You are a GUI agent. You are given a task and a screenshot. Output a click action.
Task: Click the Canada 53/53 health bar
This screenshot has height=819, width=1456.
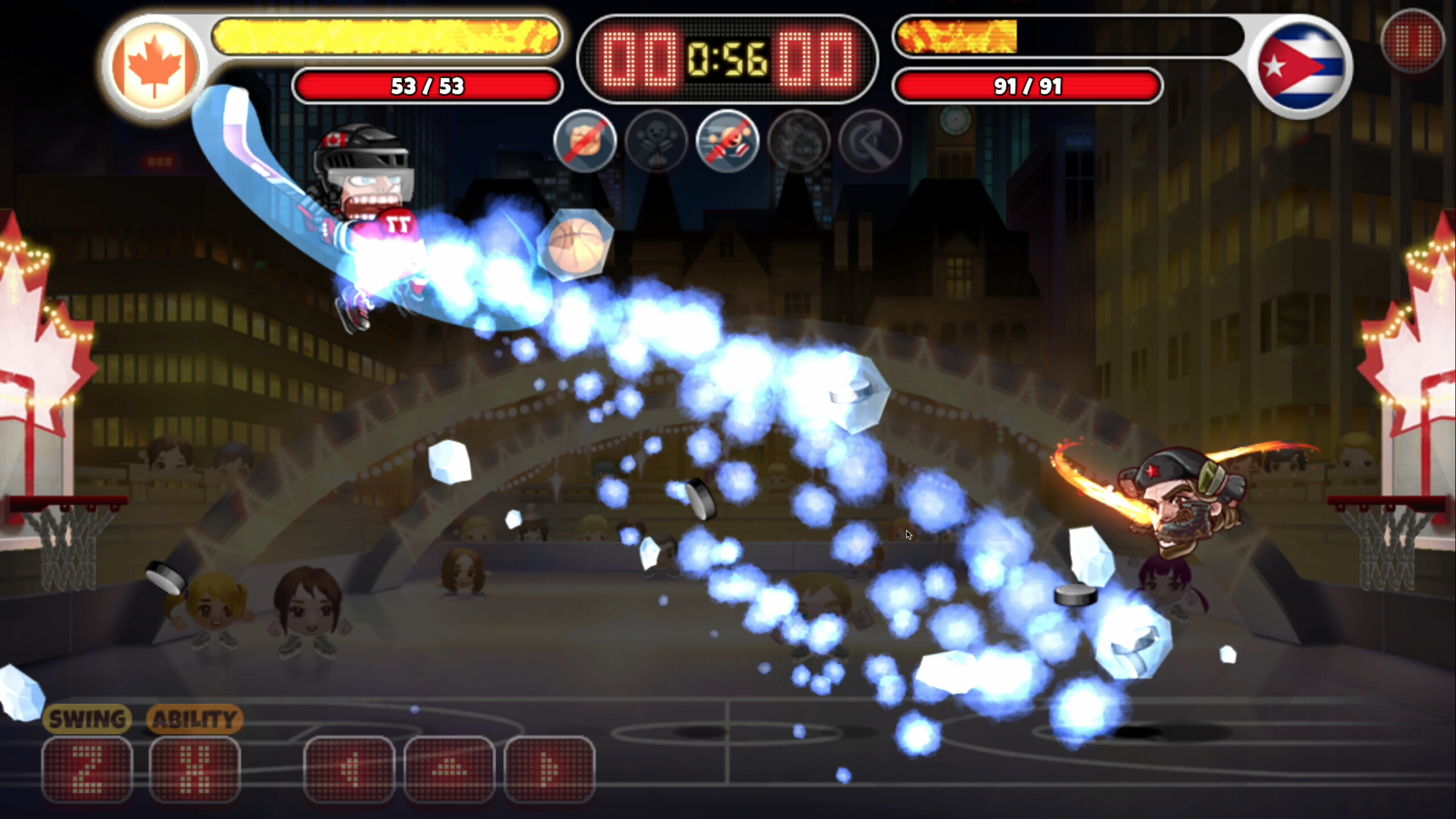click(428, 86)
